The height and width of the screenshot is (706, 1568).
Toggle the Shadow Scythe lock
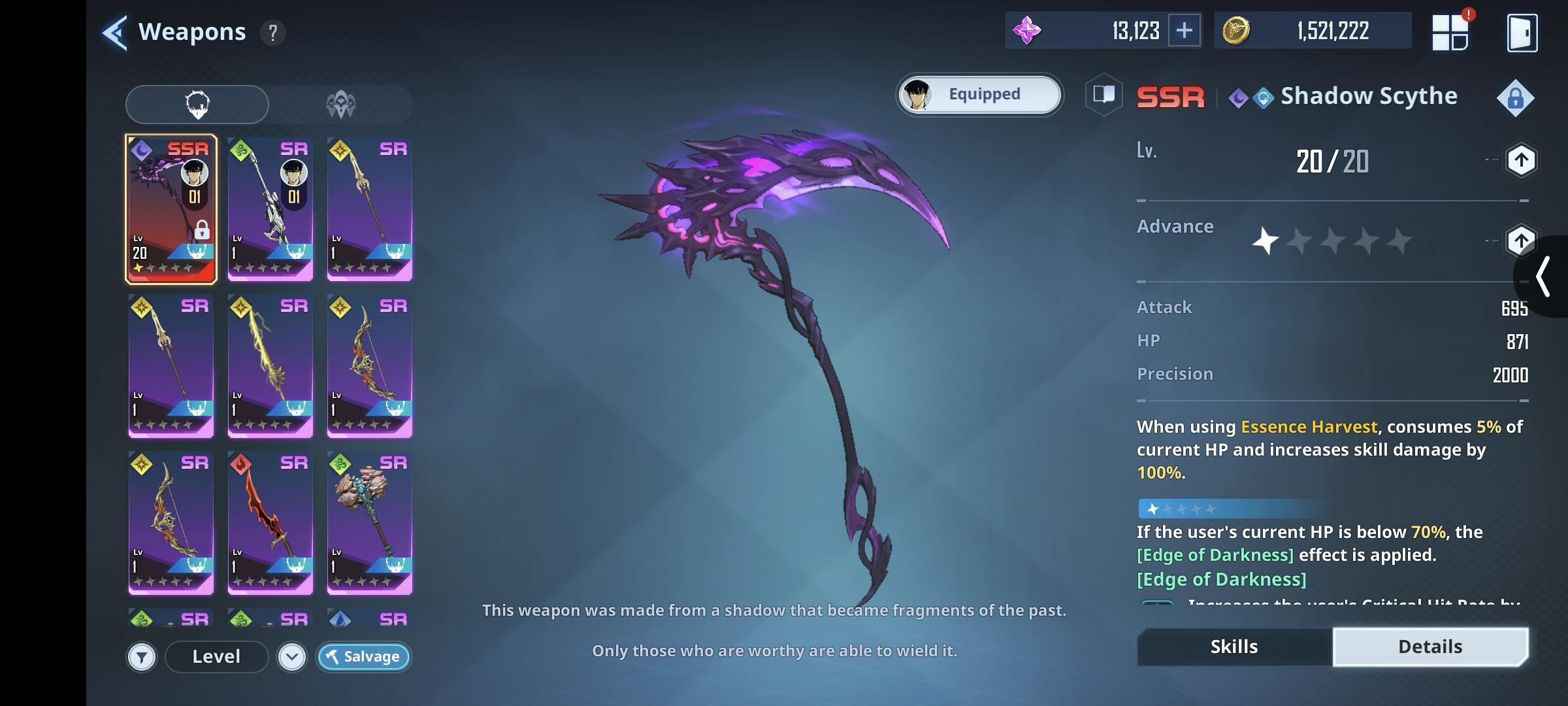1514,99
